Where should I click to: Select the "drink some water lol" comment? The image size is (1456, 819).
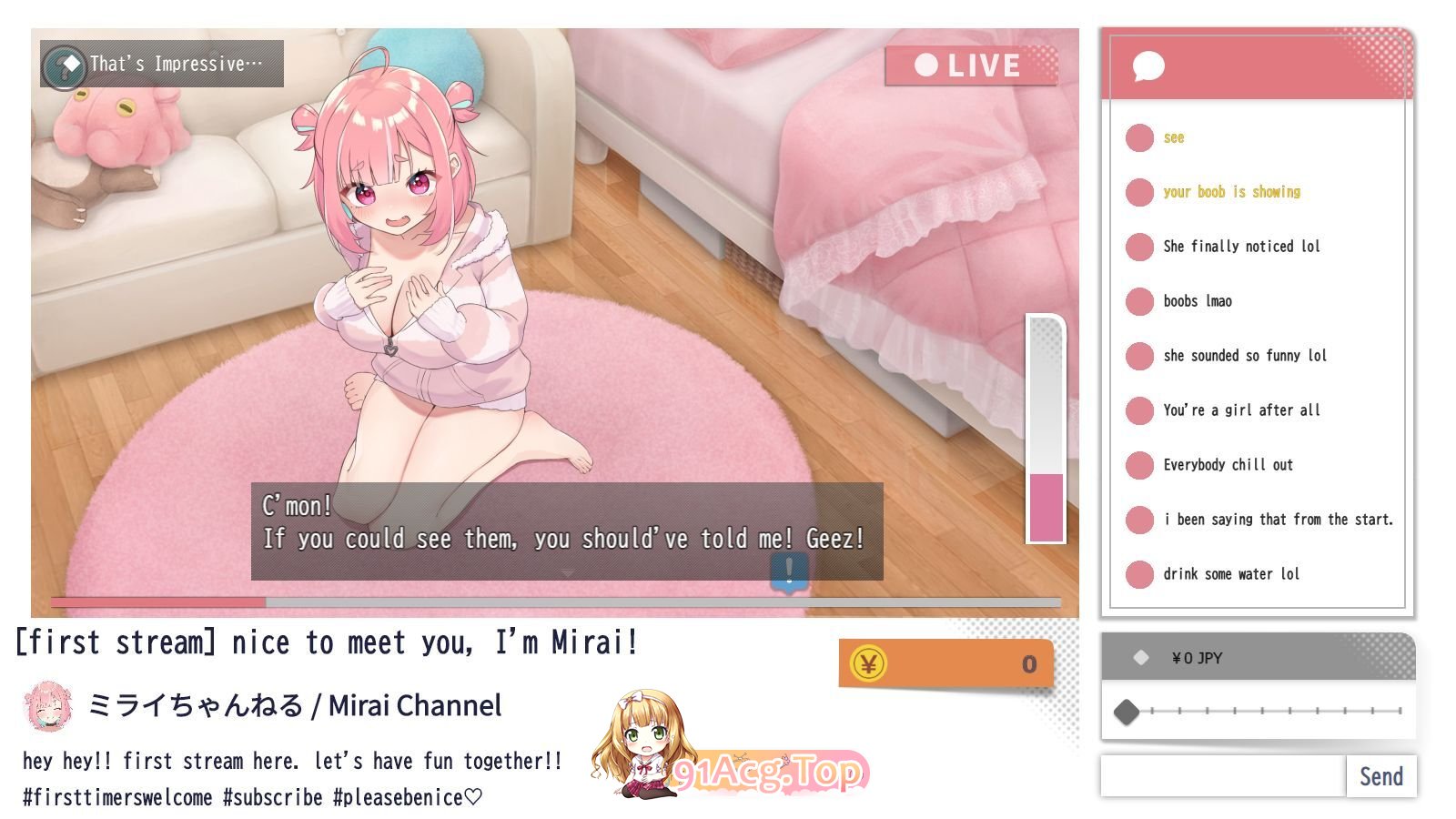click(x=1230, y=574)
